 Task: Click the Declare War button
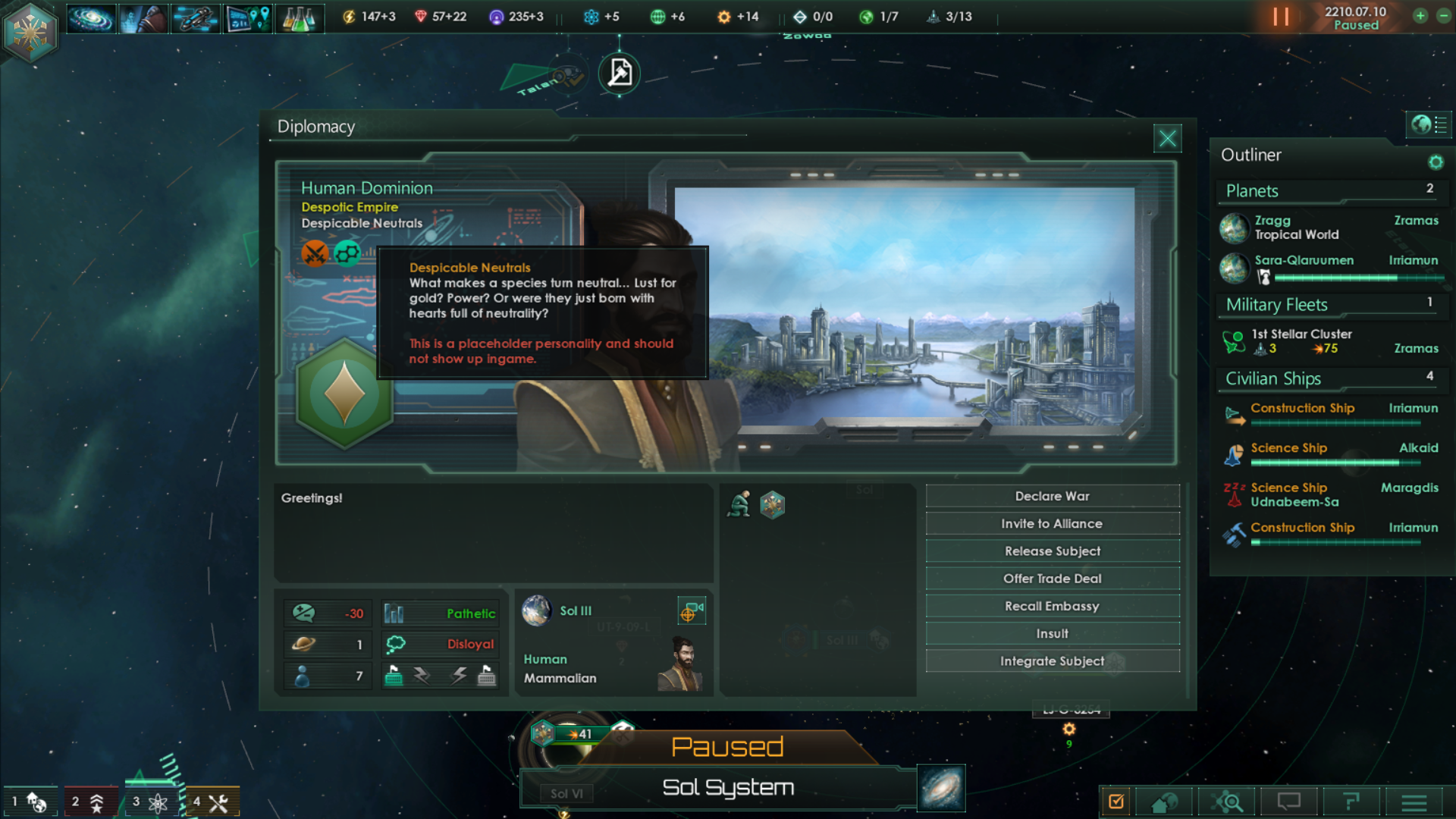point(1053,496)
